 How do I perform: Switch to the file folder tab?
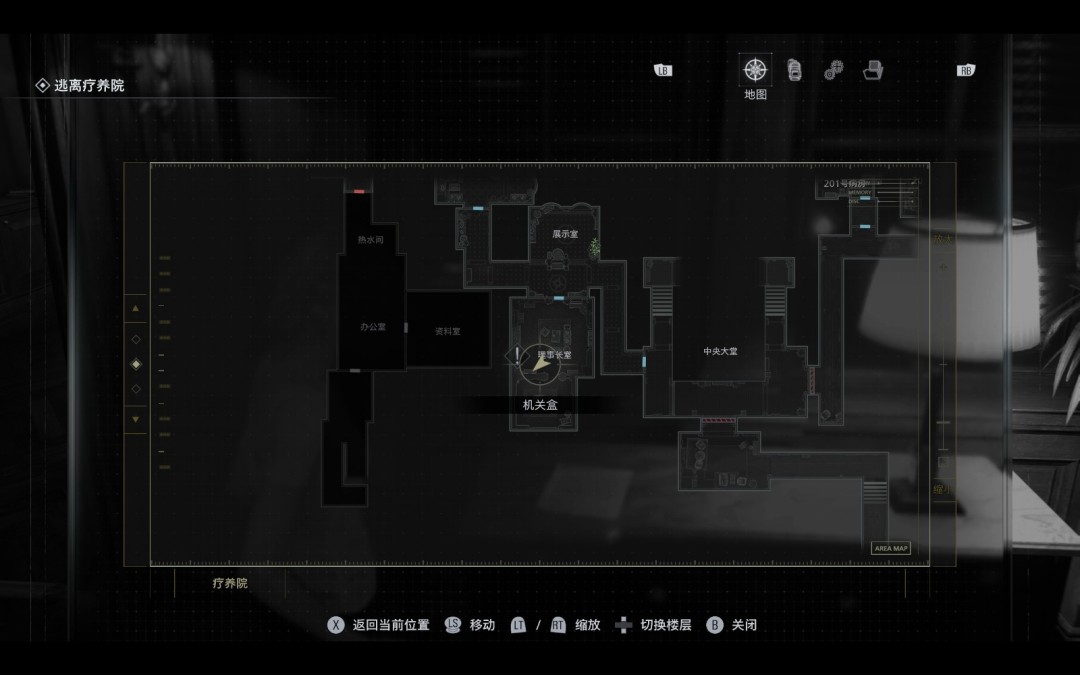tap(873, 70)
